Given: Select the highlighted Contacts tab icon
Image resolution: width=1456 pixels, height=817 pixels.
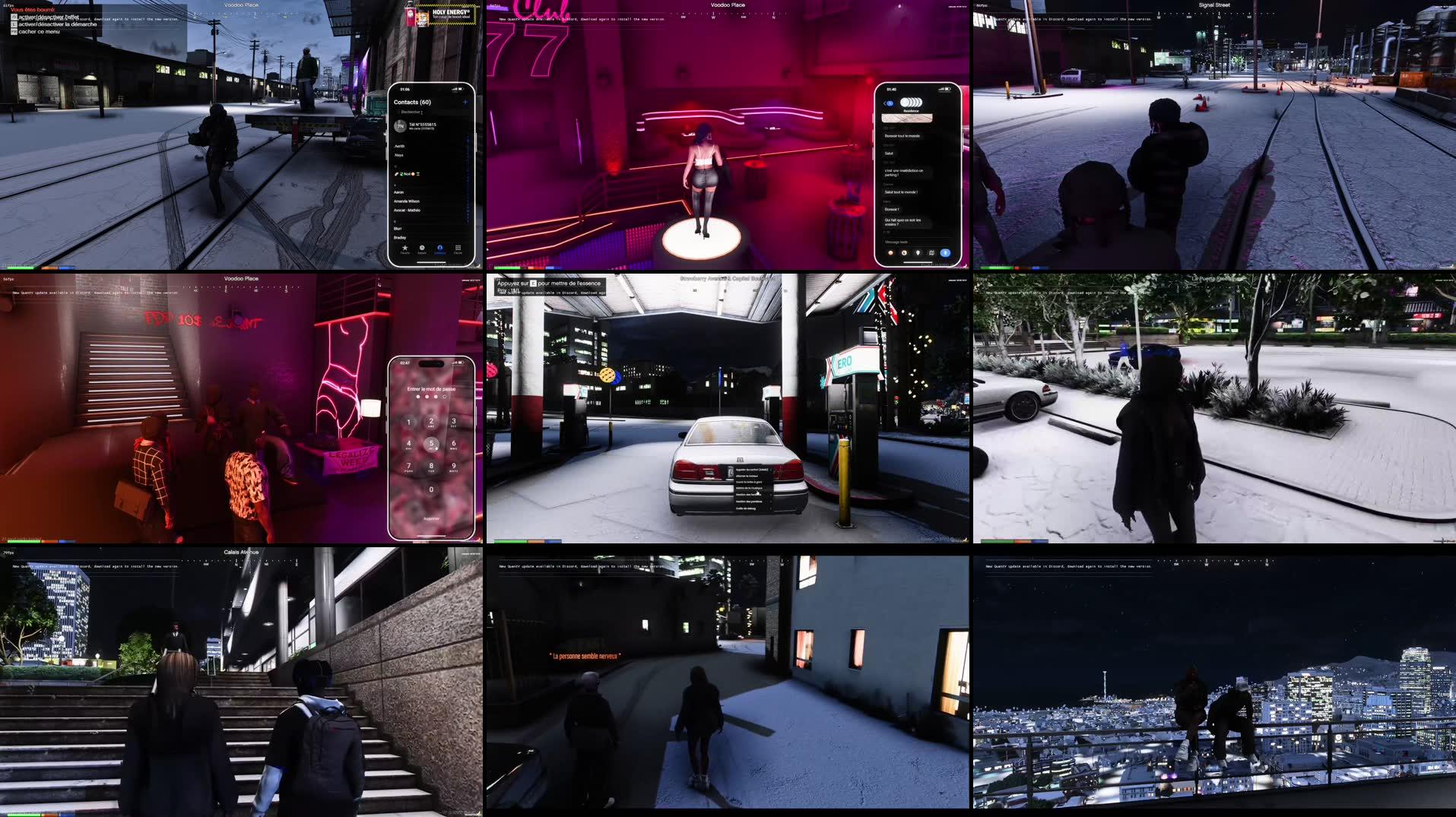Looking at the screenshot, I should [x=440, y=248].
